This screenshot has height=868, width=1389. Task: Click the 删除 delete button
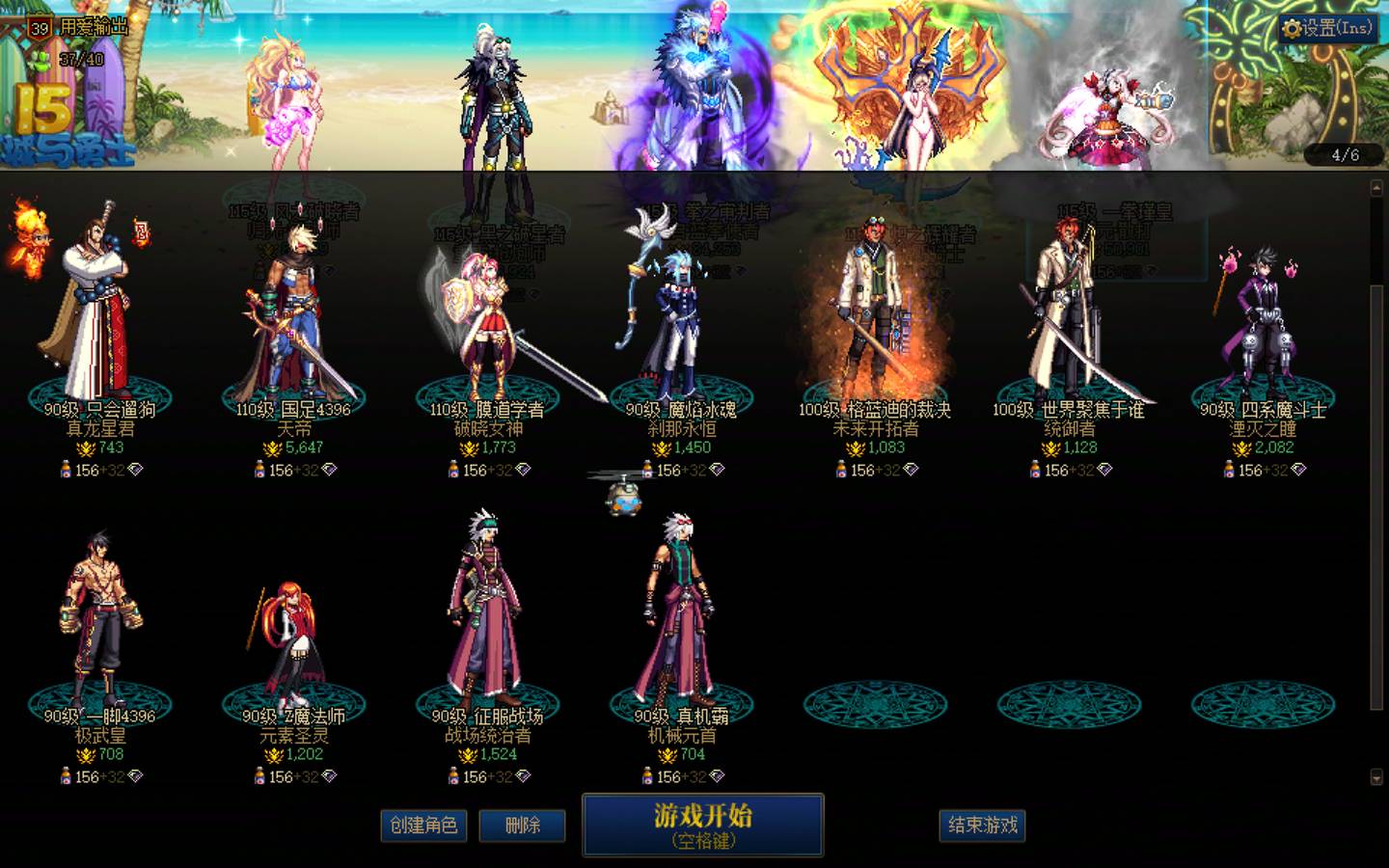(x=522, y=826)
